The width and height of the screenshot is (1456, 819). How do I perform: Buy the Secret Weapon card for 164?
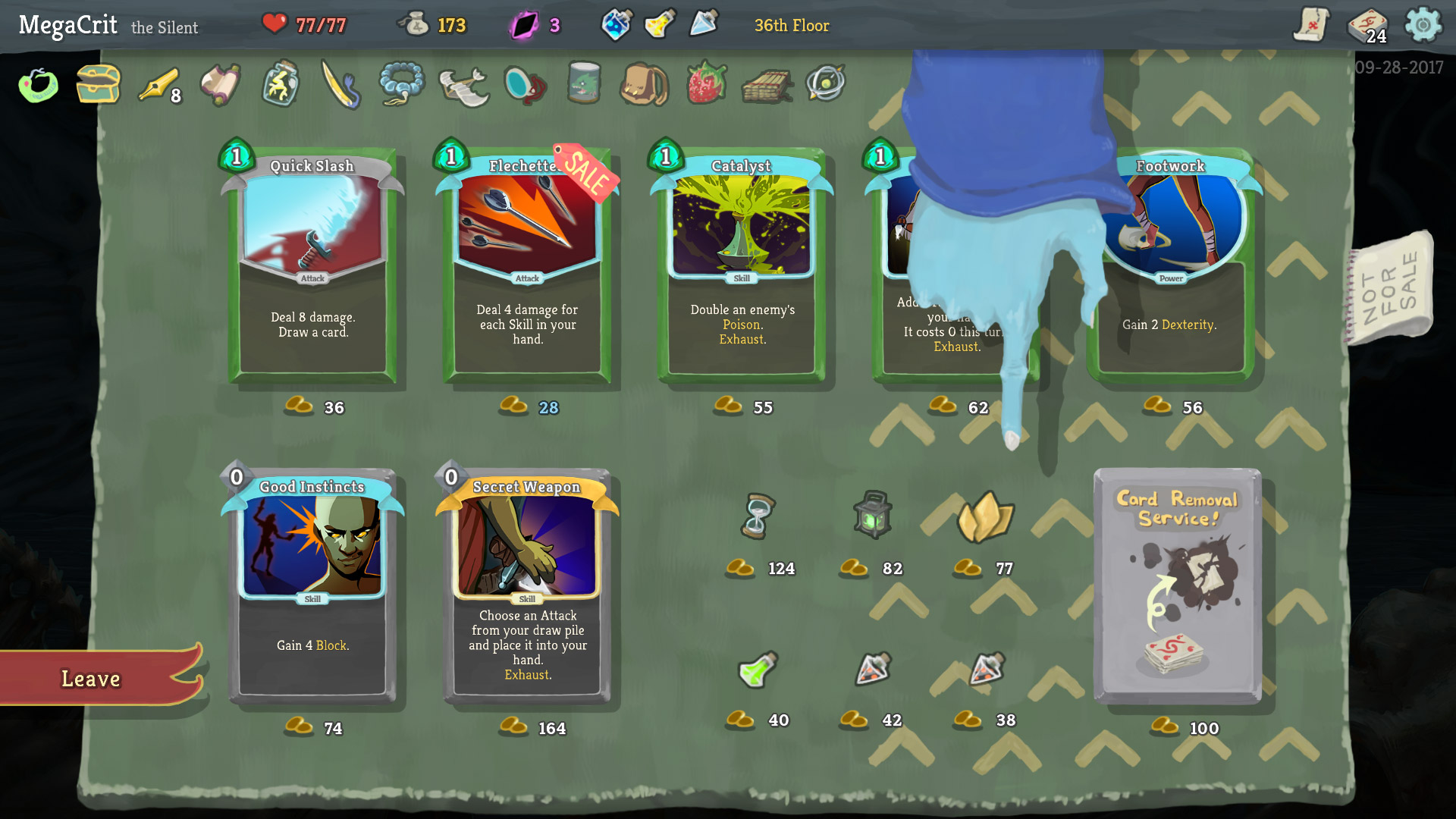pyautogui.click(x=526, y=588)
